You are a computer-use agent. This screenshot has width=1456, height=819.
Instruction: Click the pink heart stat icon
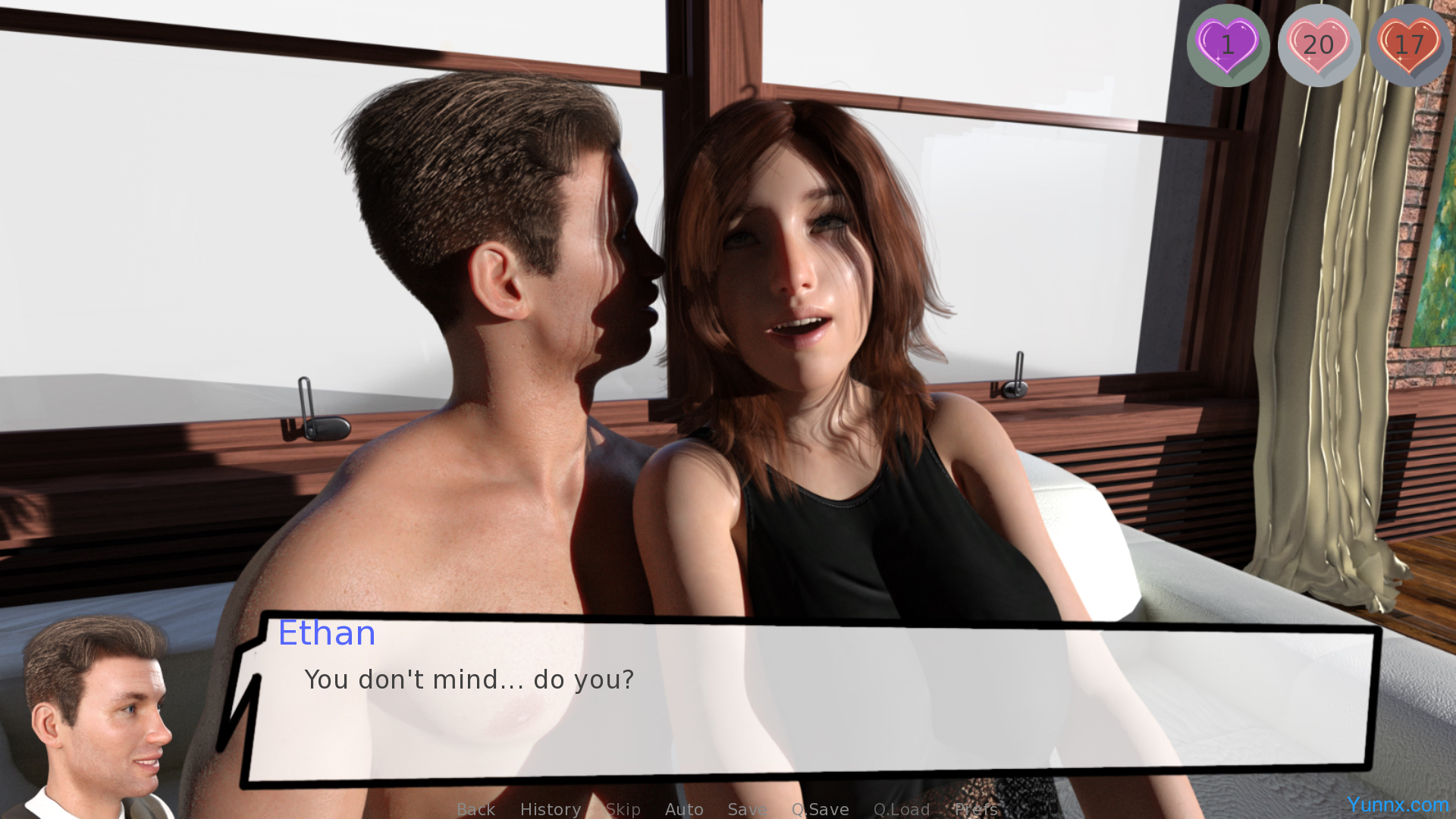(1319, 45)
